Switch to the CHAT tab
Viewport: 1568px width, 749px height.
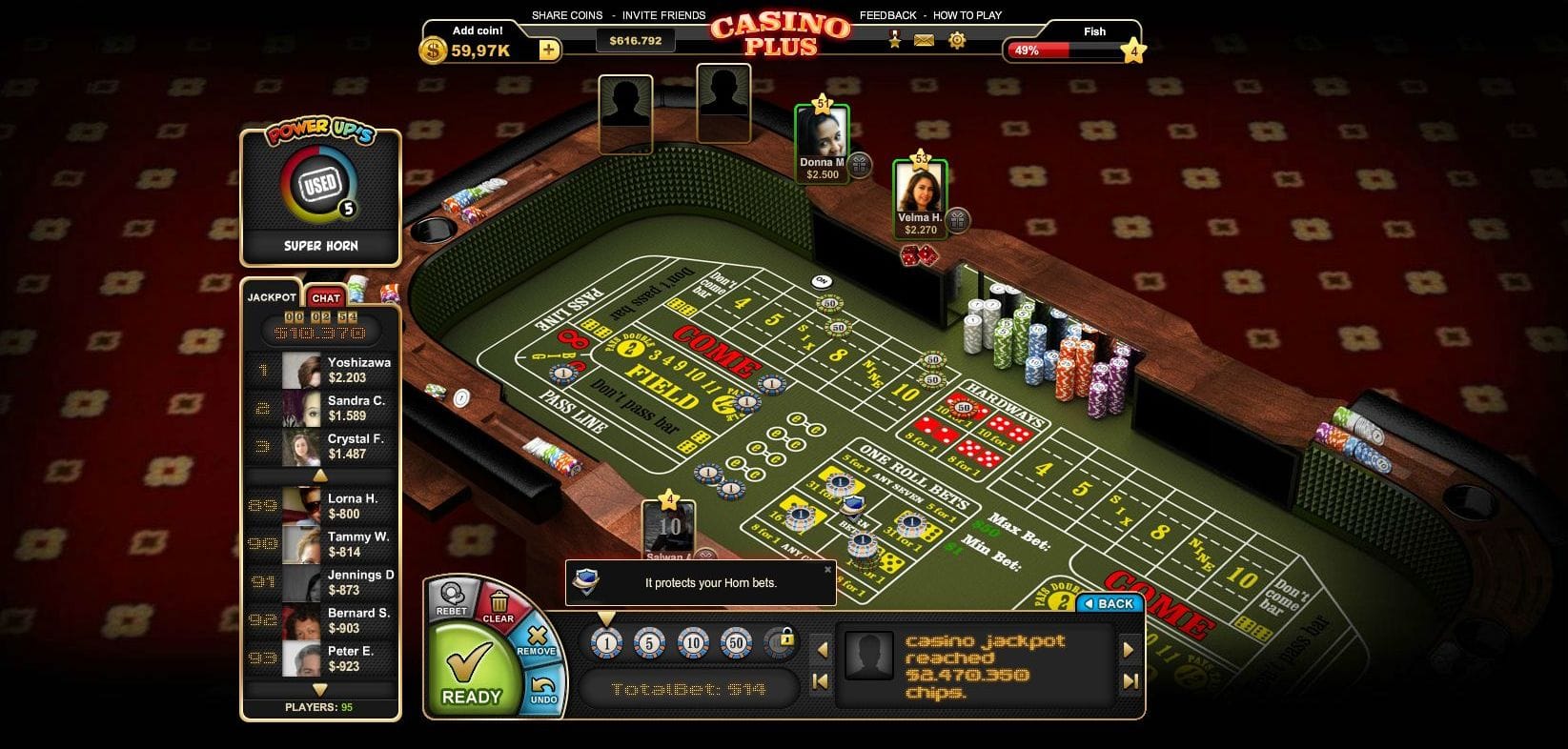tap(325, 297)
